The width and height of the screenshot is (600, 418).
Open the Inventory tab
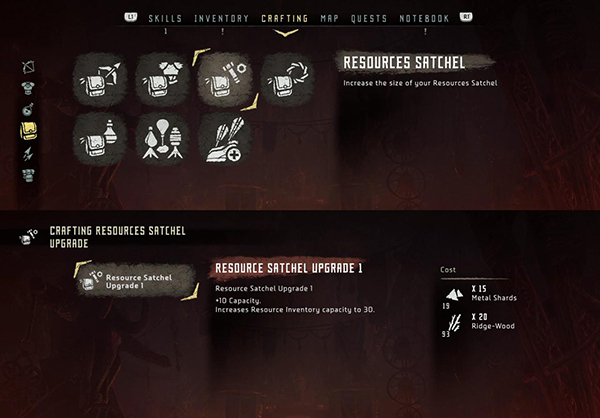pos(221,18)
